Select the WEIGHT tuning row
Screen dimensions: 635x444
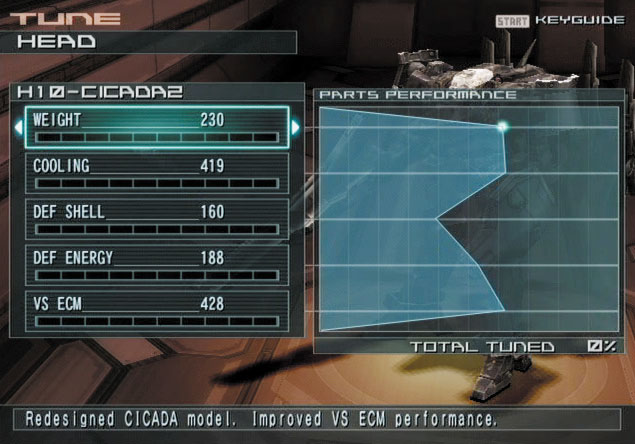tap(157, 128)
